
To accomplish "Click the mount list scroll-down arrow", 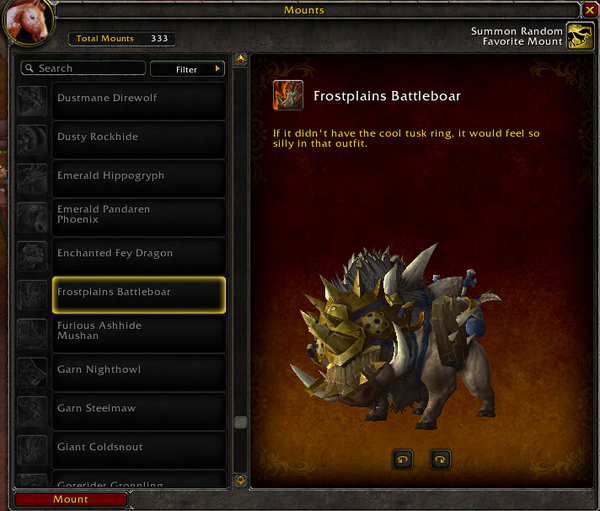I will coord(240,480).
